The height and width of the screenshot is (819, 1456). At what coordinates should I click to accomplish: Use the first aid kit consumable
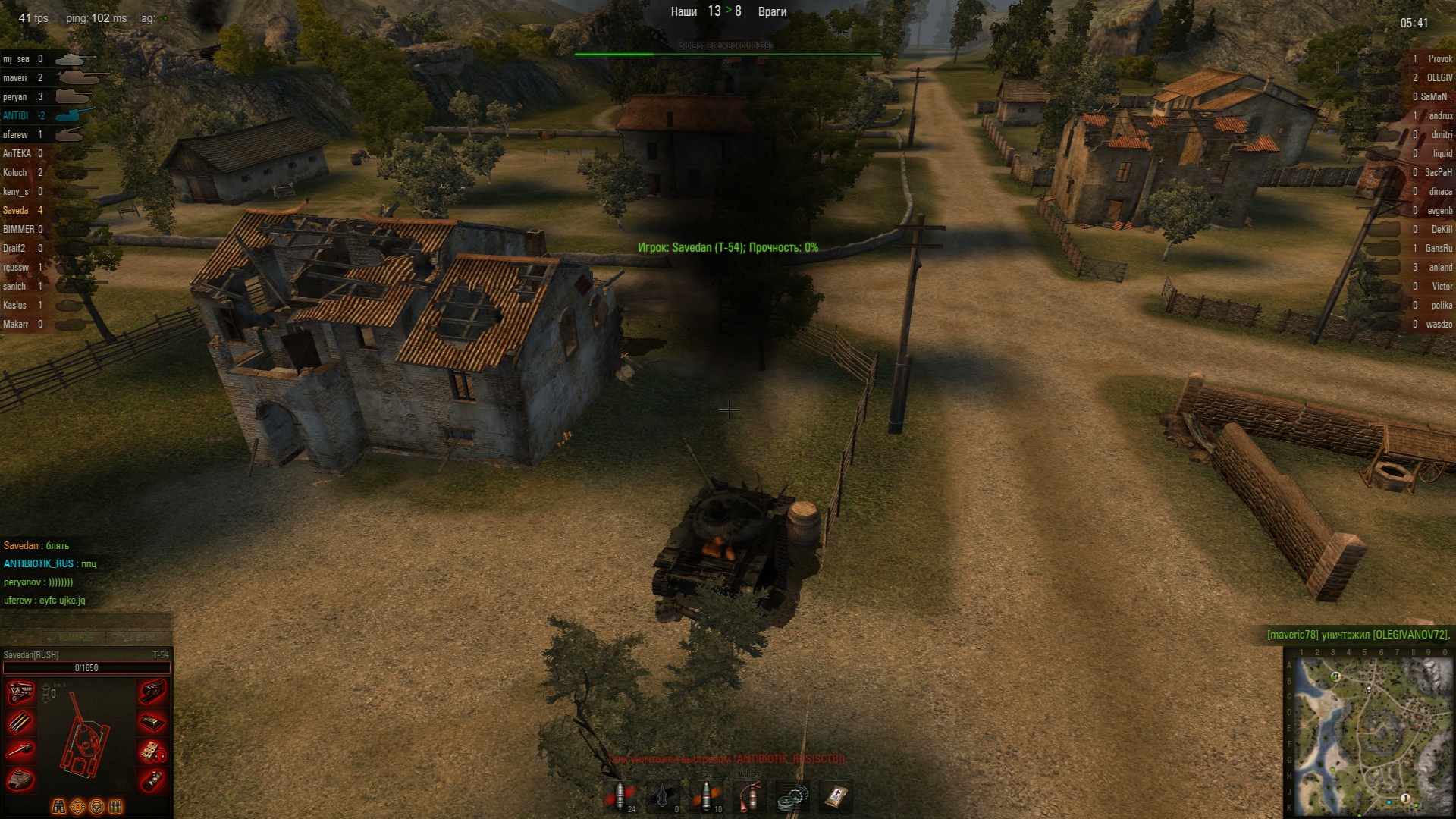[839, 796]
